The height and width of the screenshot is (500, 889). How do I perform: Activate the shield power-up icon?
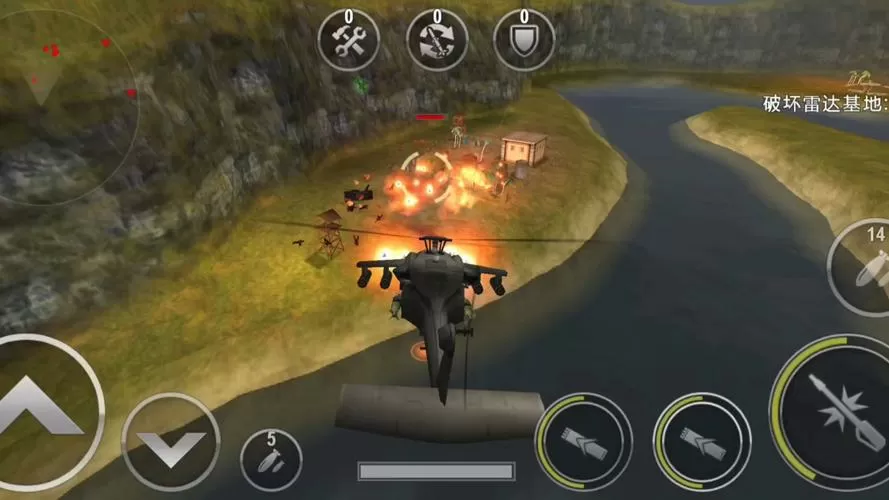point(524,40)
